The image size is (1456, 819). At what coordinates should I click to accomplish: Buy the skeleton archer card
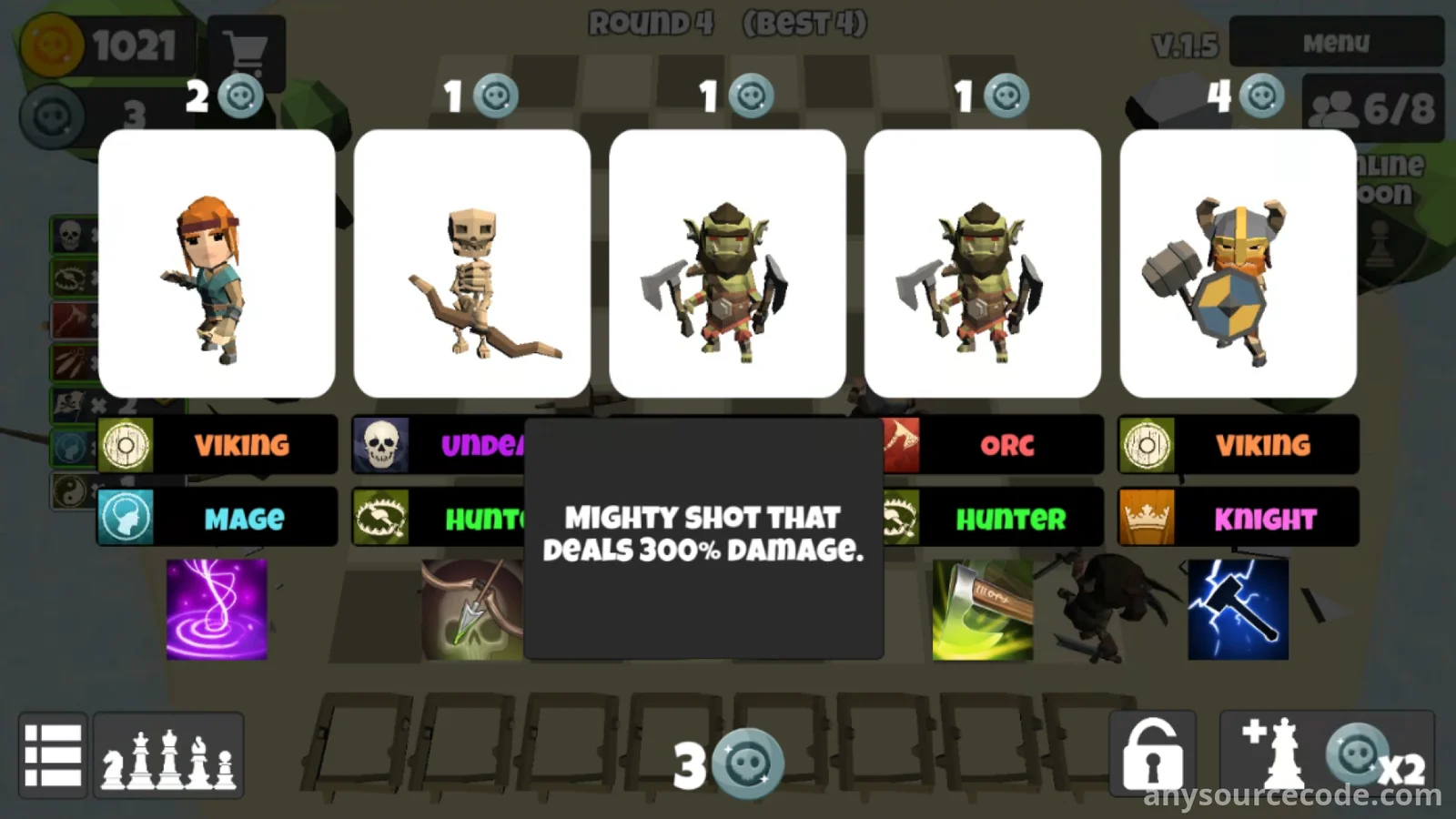pyautogui.click(x=471, y=264)
